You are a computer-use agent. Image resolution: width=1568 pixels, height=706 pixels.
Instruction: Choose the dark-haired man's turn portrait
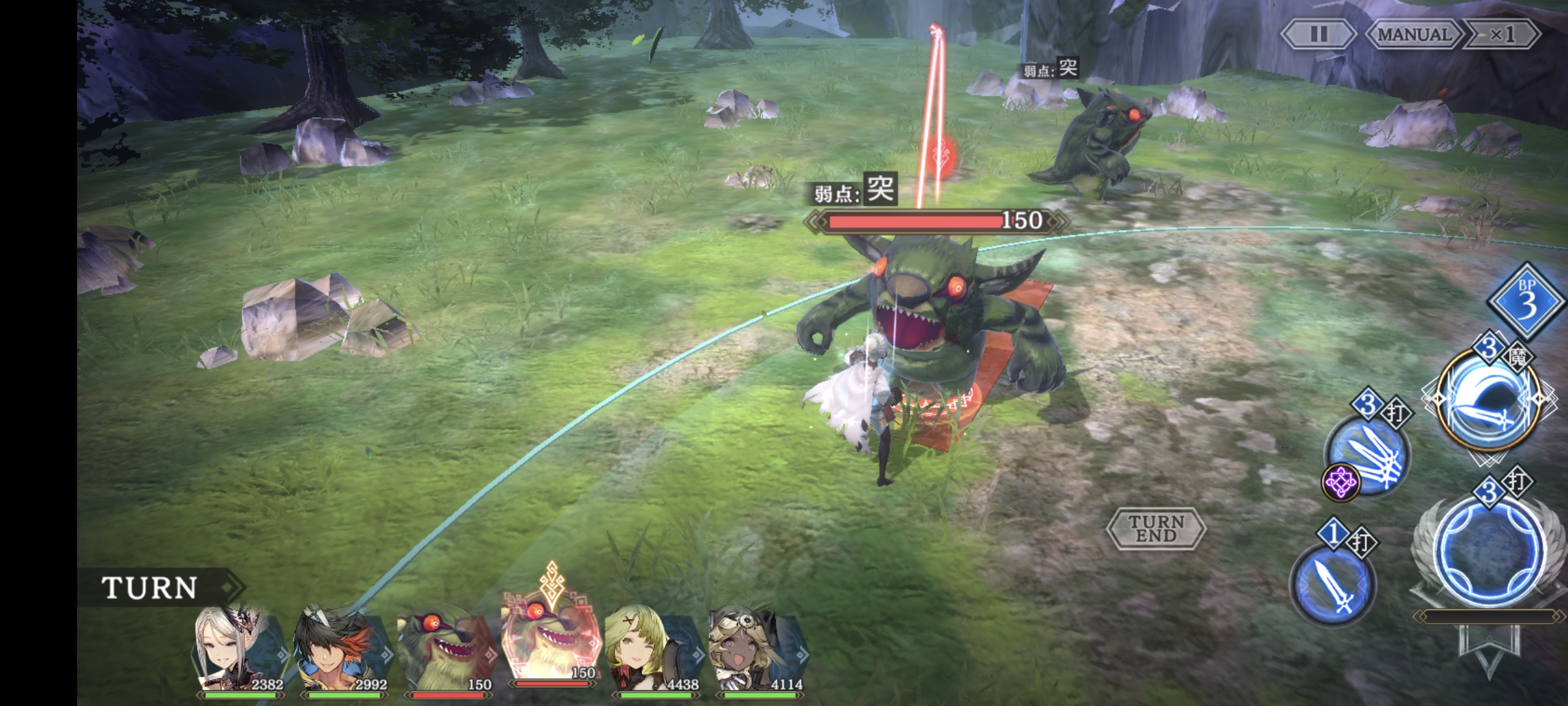pos(342,650)
